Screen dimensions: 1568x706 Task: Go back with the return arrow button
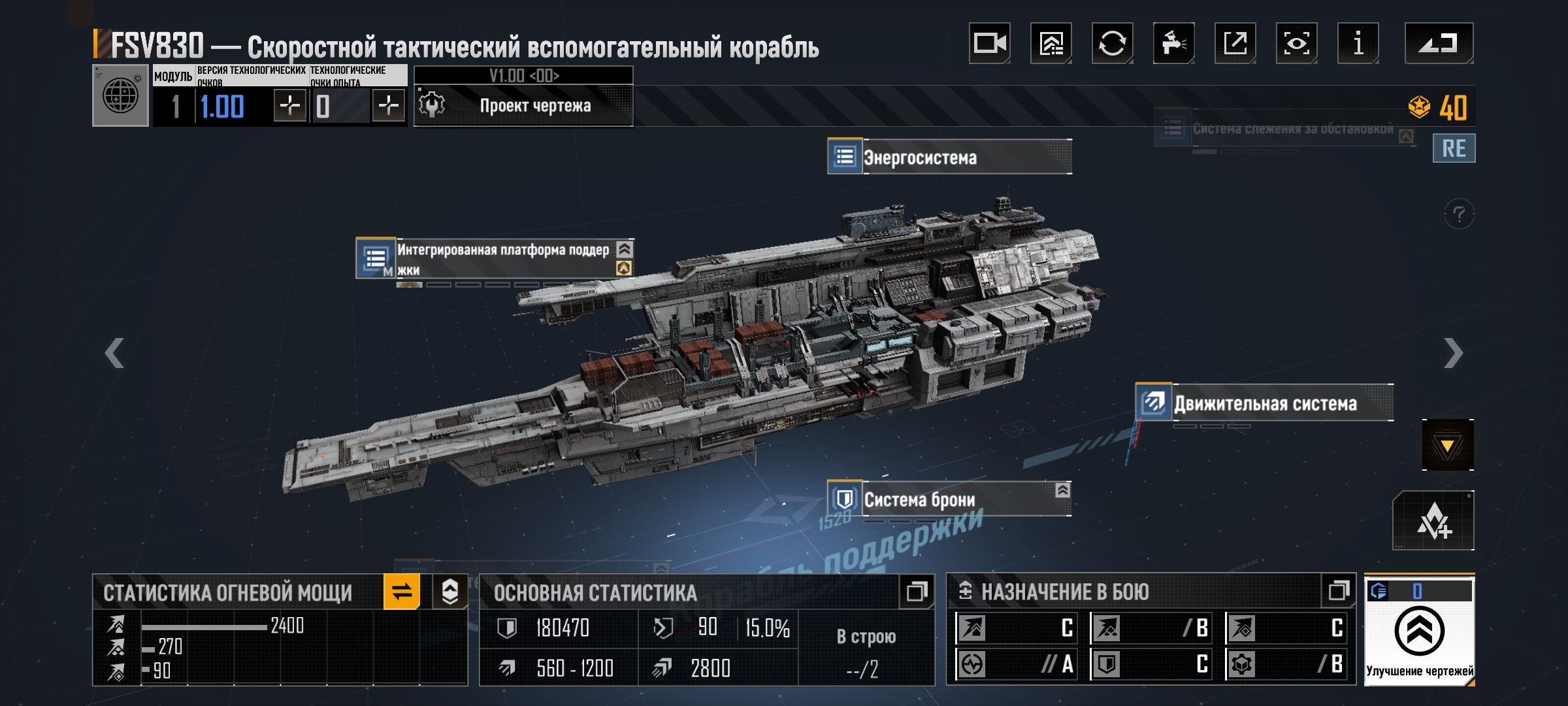point(1439,44)
